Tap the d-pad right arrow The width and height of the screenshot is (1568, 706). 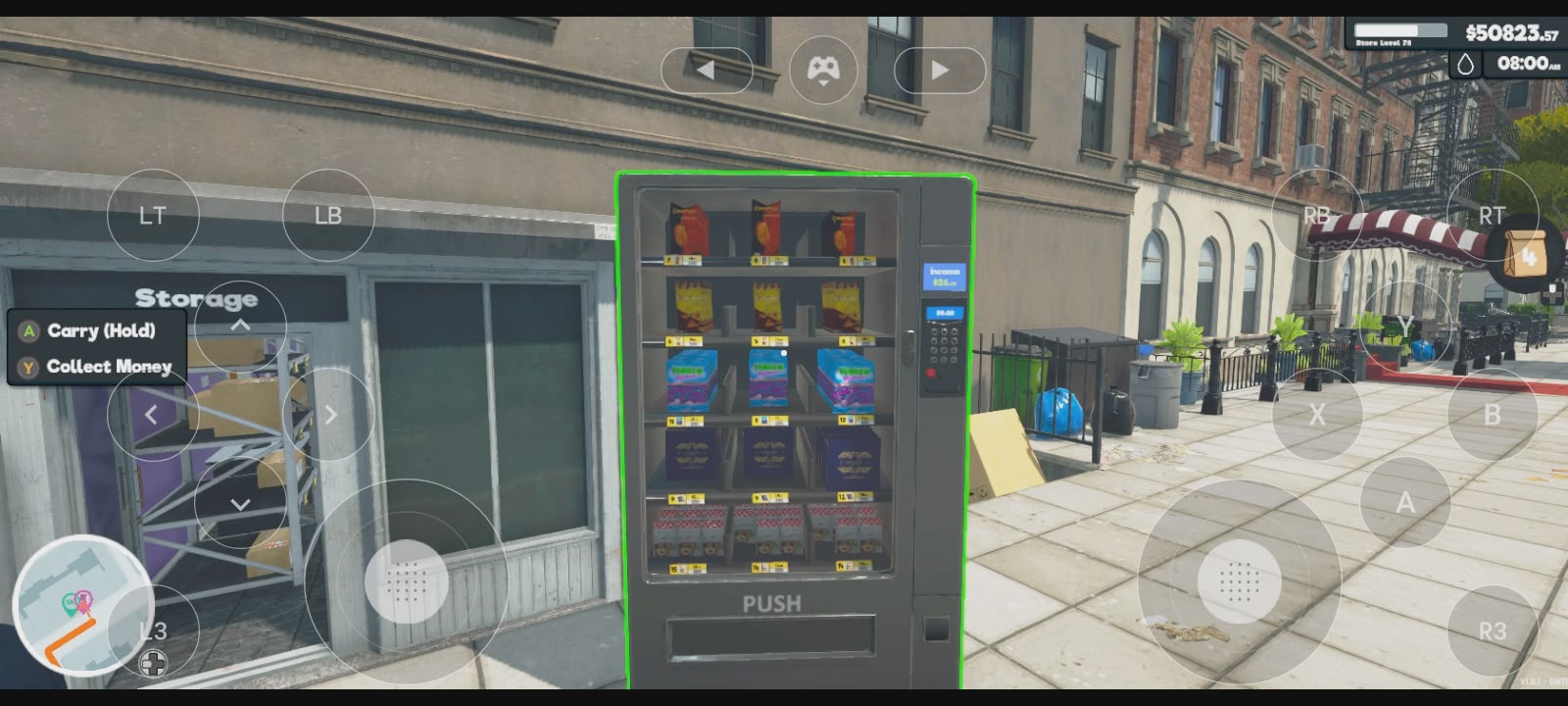coord(329,415)
